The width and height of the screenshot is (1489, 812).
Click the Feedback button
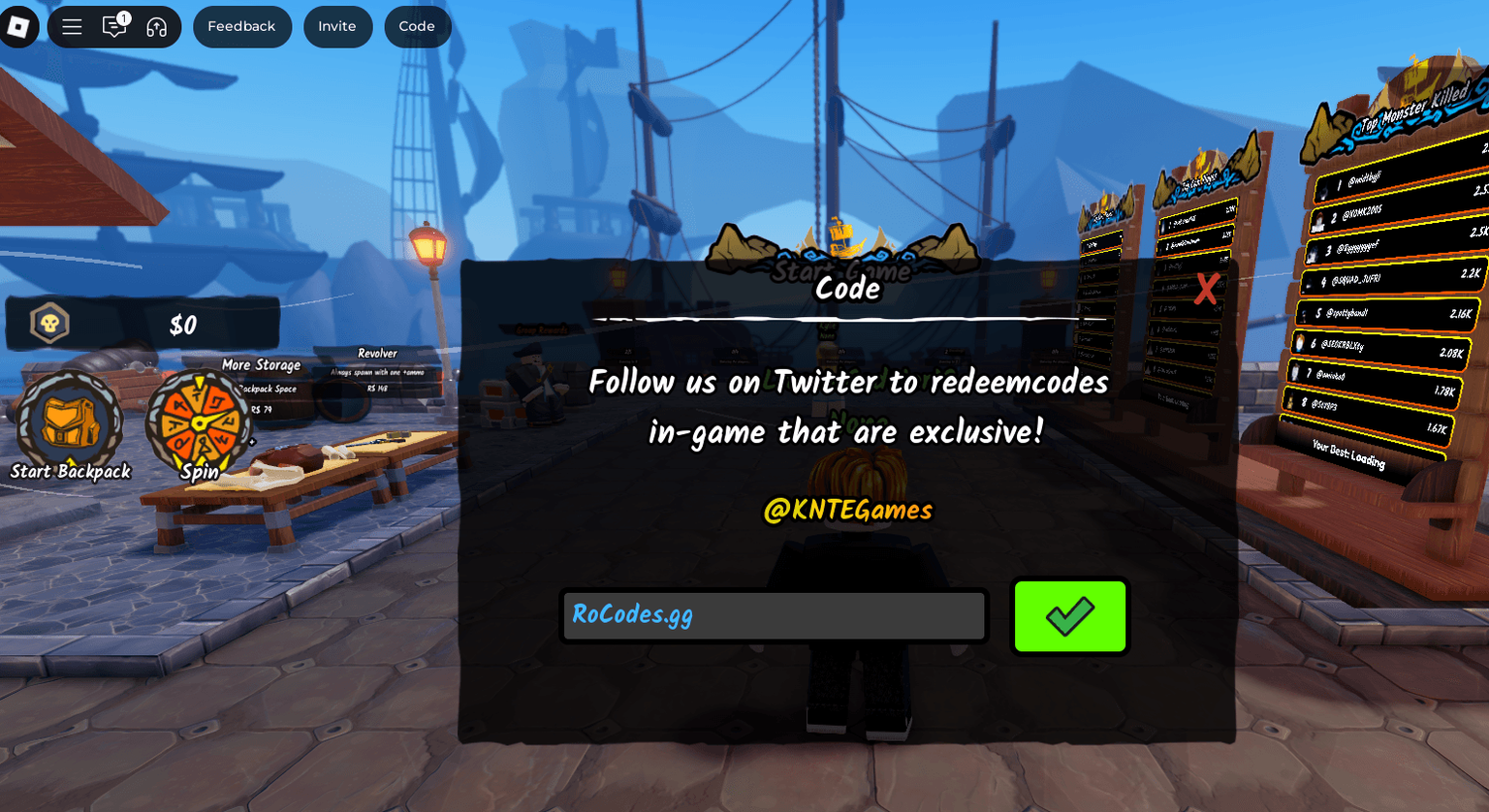coord(242,26)
